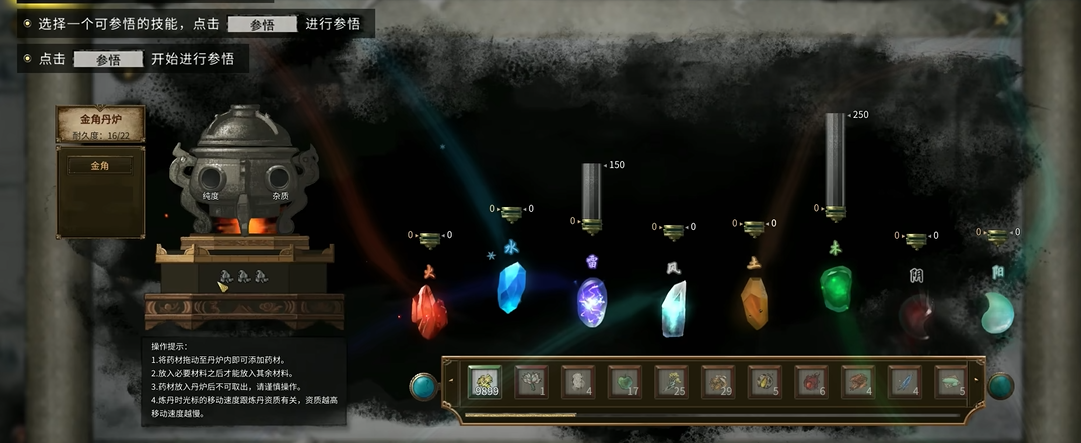Select the dark red yin (阴) orb

(x=915, y=314)
